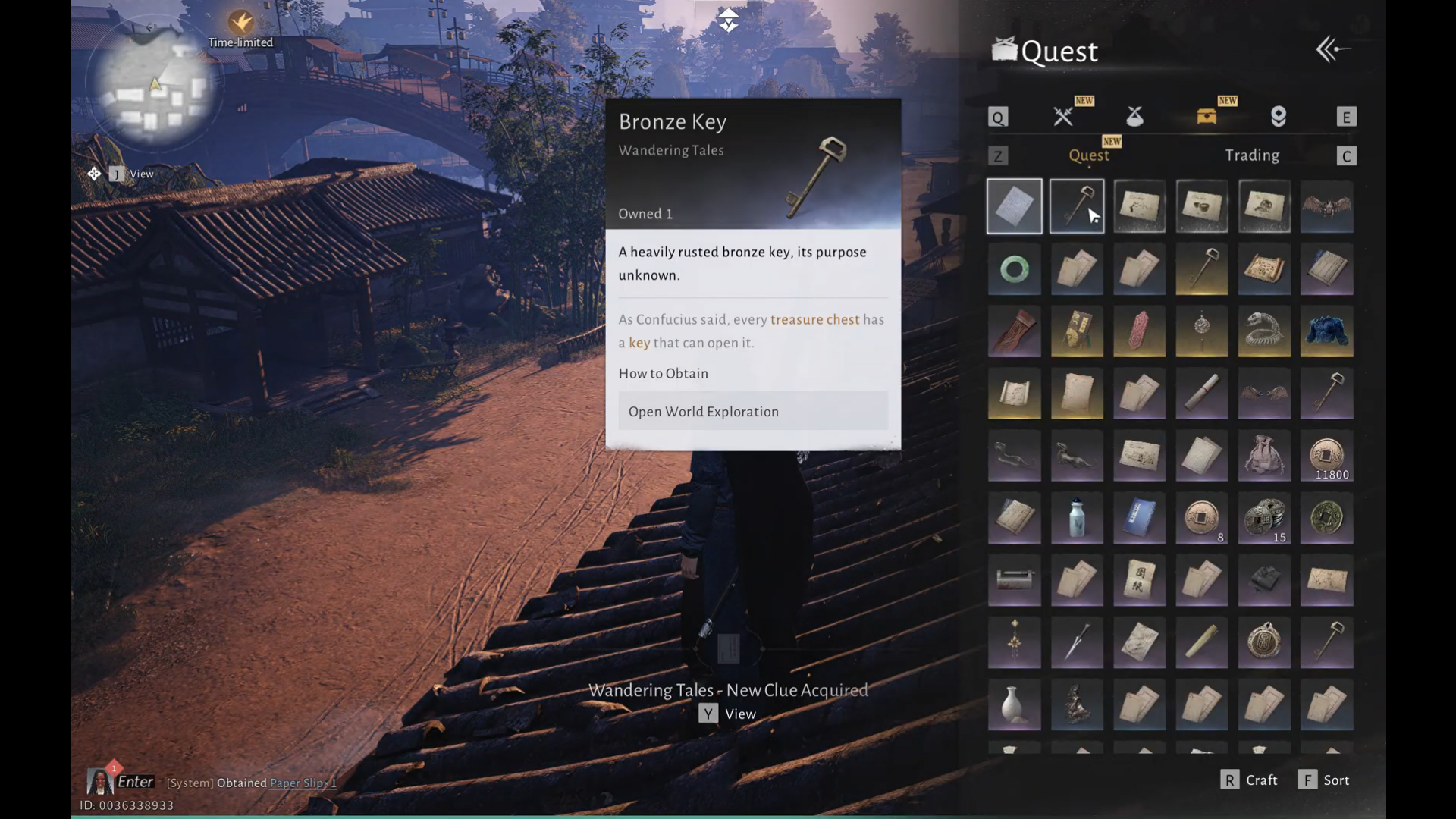Click the Craft button
The height and width of the screenshot is (819, 1456).
coord(1250,780)
